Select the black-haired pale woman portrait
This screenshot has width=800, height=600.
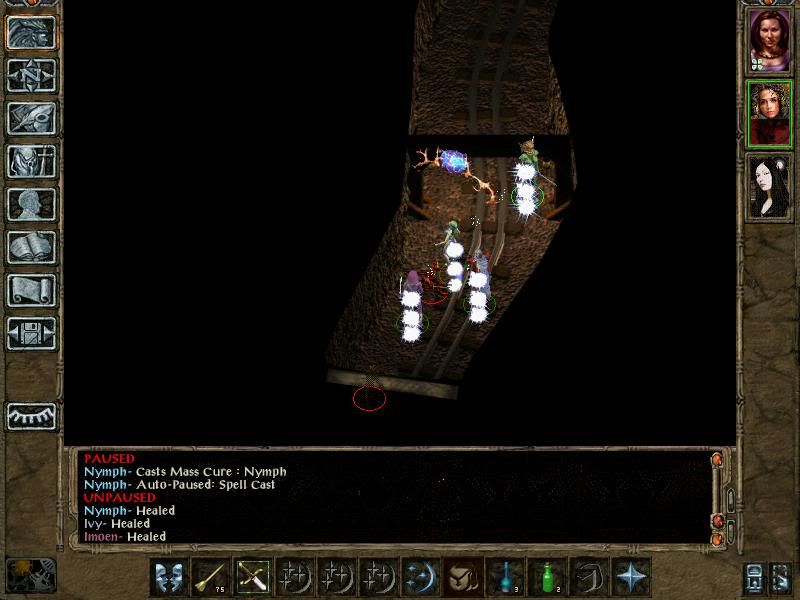(769, 187)
